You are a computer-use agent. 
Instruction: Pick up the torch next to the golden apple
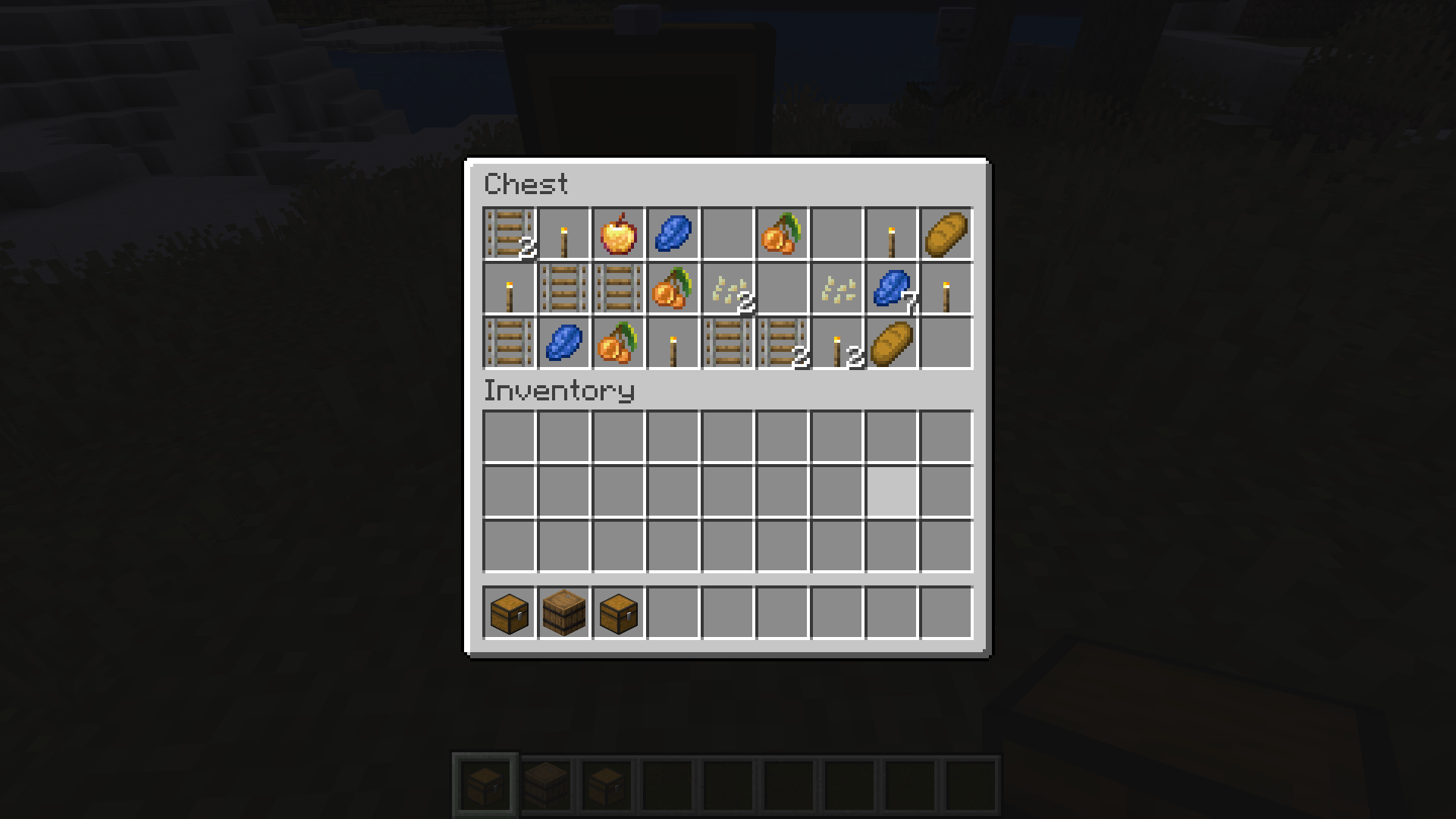tap(562, 233)
